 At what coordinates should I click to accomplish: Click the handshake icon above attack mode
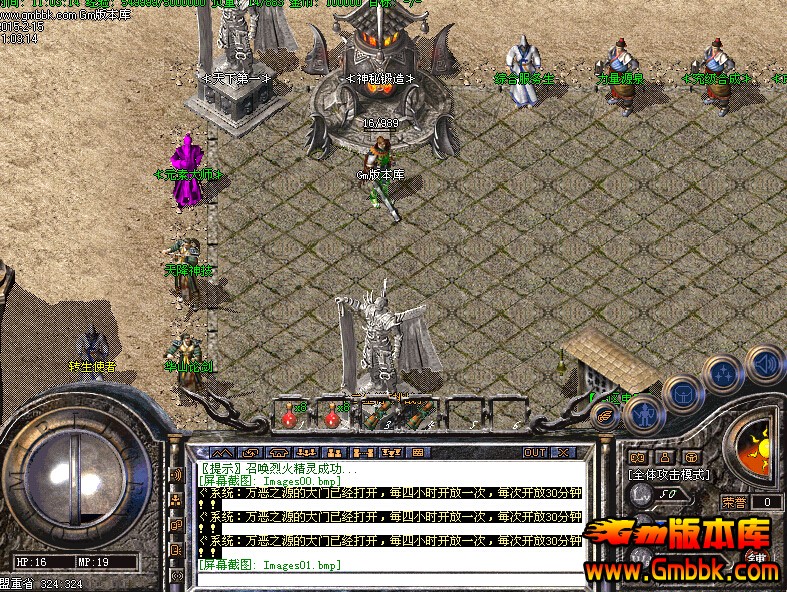point(637,458)
